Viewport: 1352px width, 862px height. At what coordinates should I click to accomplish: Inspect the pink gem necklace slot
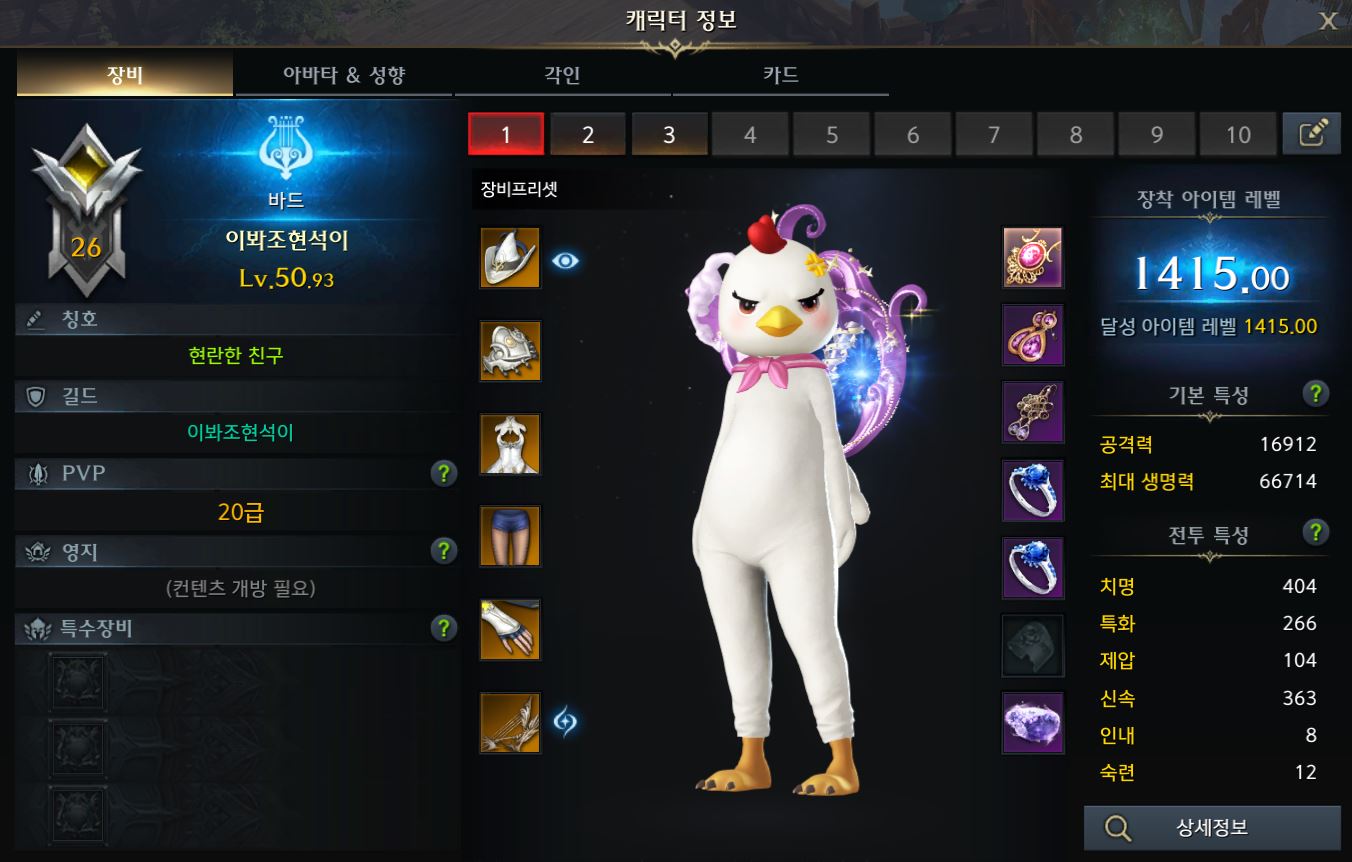pos(1033,258)
